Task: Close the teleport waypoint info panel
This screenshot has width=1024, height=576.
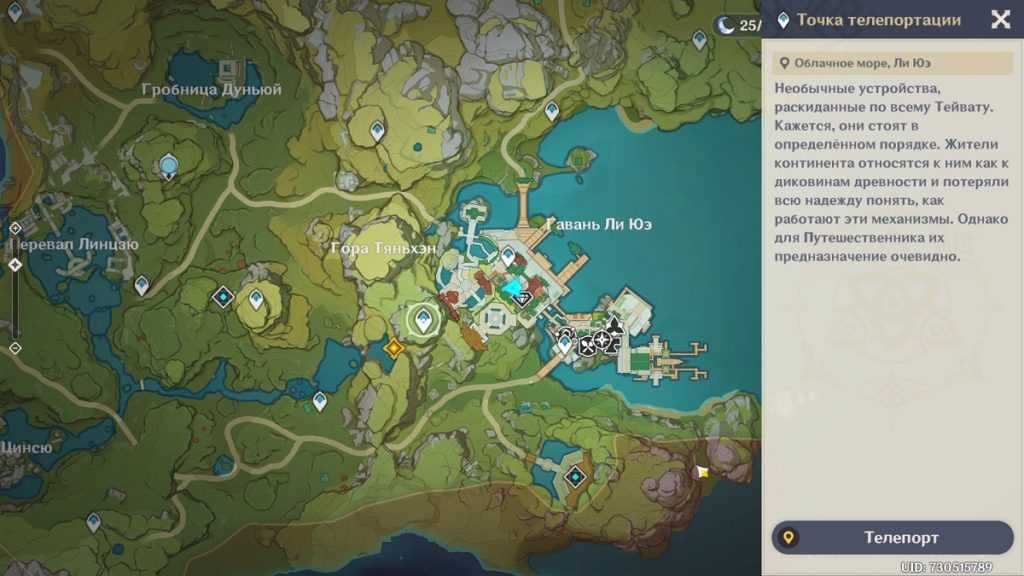Action: (1000, 20)
